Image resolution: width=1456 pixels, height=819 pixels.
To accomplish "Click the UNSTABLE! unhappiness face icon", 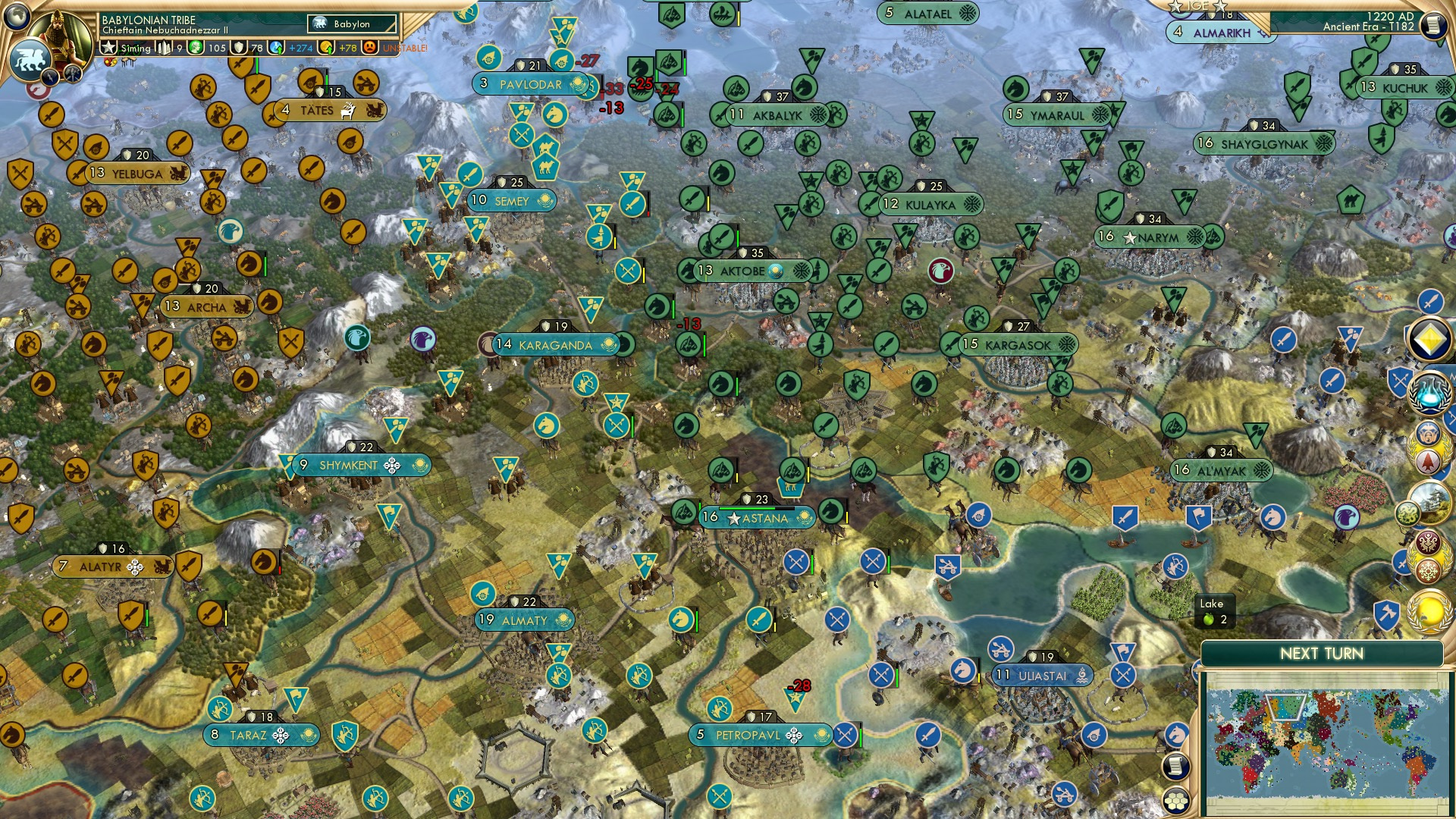I will [x=371, y=47].
